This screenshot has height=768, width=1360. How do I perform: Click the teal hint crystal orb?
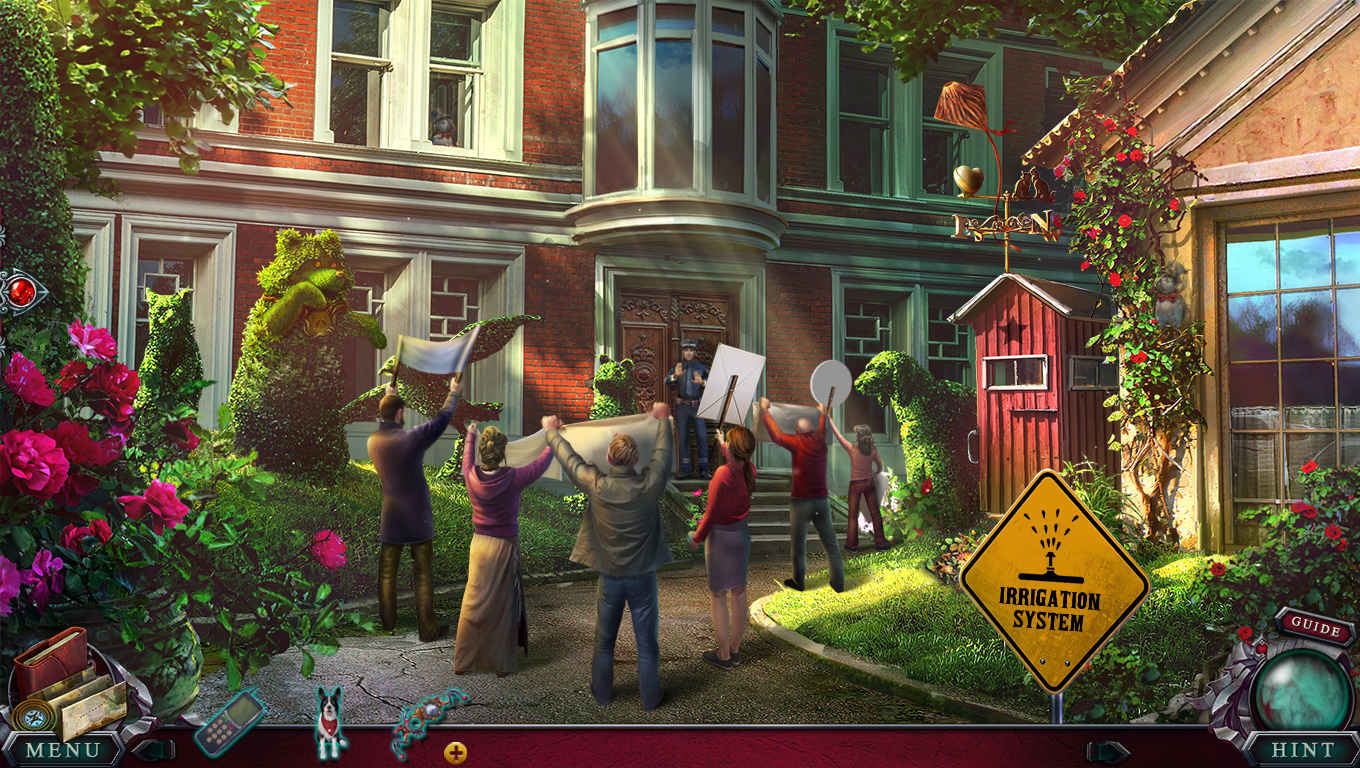[x=1302, y=689]
